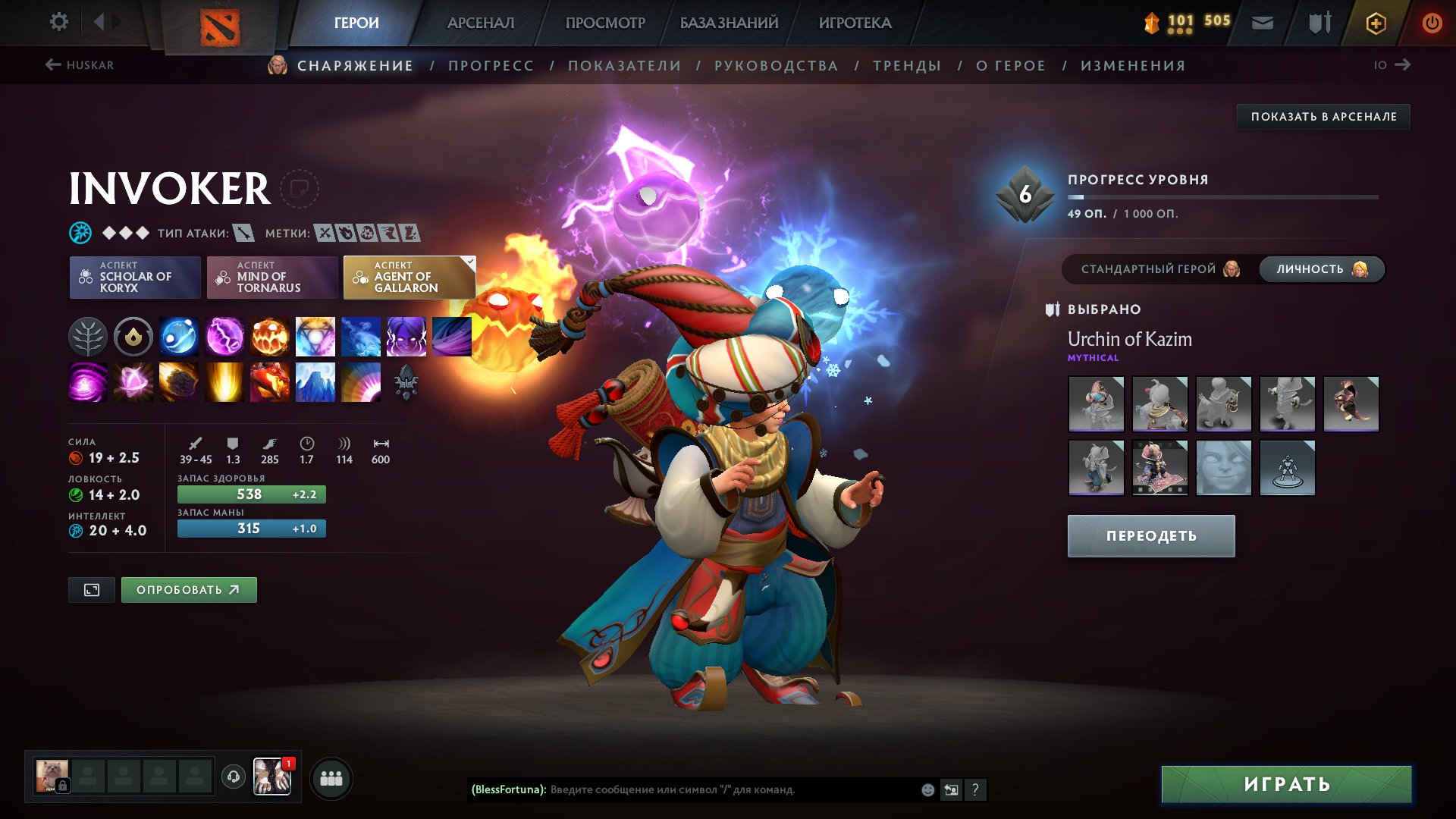Open the Просмотр tab
Image resolution: width=1456 pixels, height=819 pixels.
(605, 23)
